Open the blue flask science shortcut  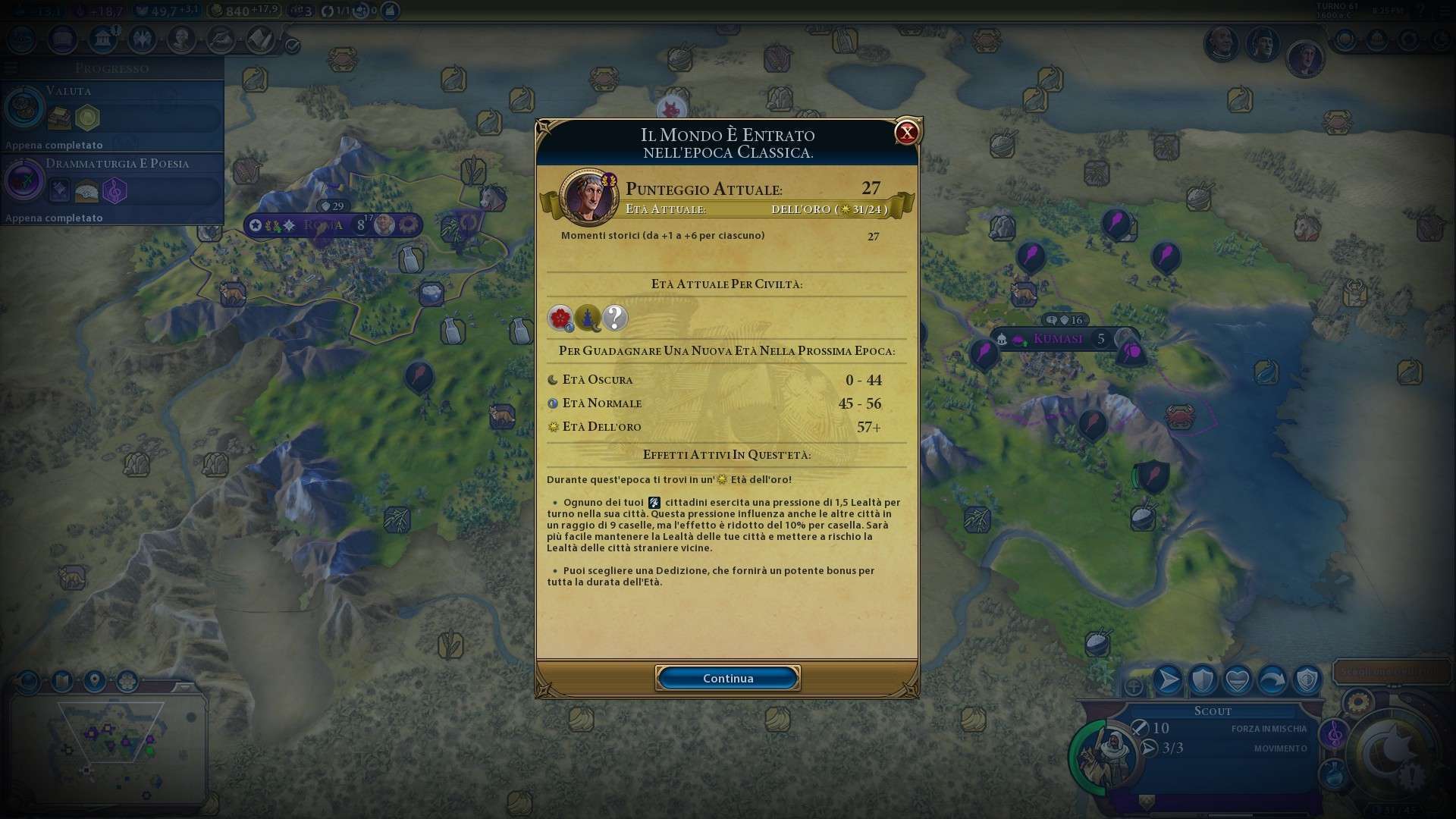tap(1335, 775)
